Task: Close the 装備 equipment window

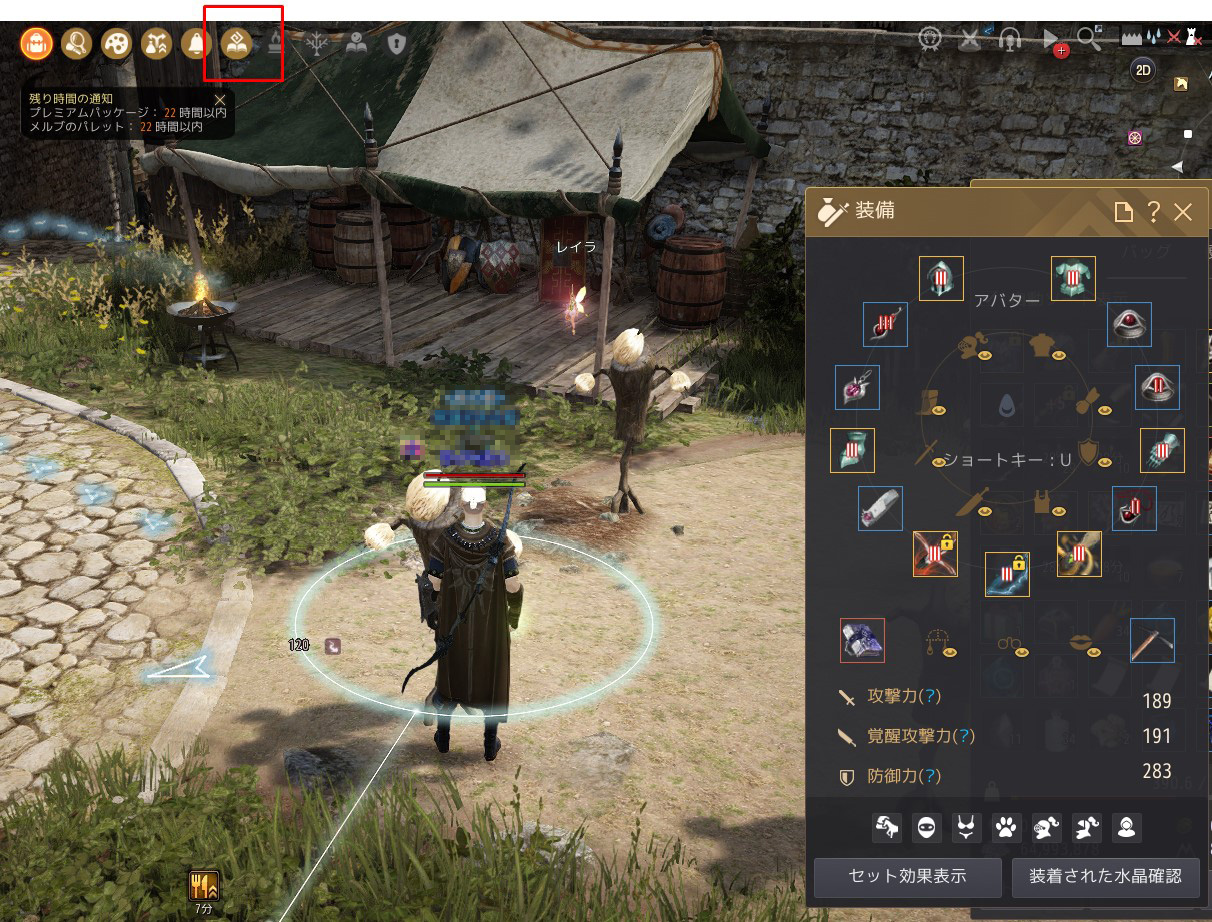Action: [x=1183, y=212]
